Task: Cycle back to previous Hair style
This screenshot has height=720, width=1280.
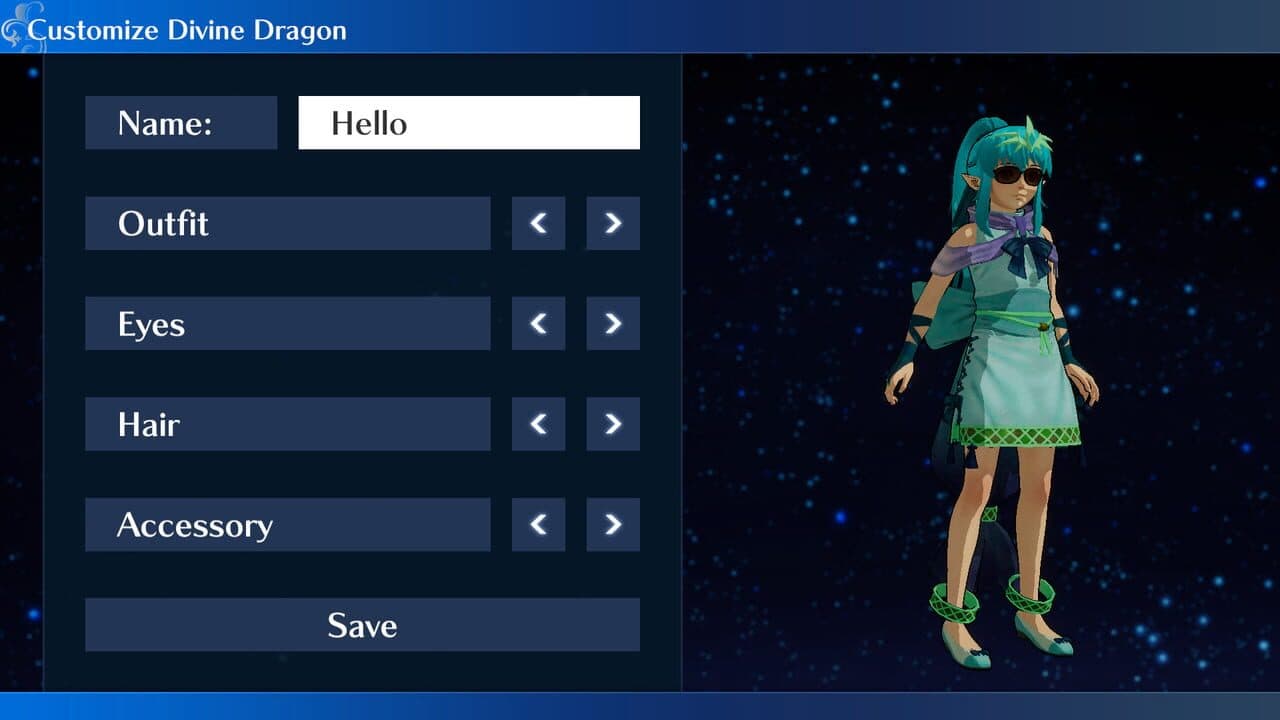Action: (x=537, y=424)
